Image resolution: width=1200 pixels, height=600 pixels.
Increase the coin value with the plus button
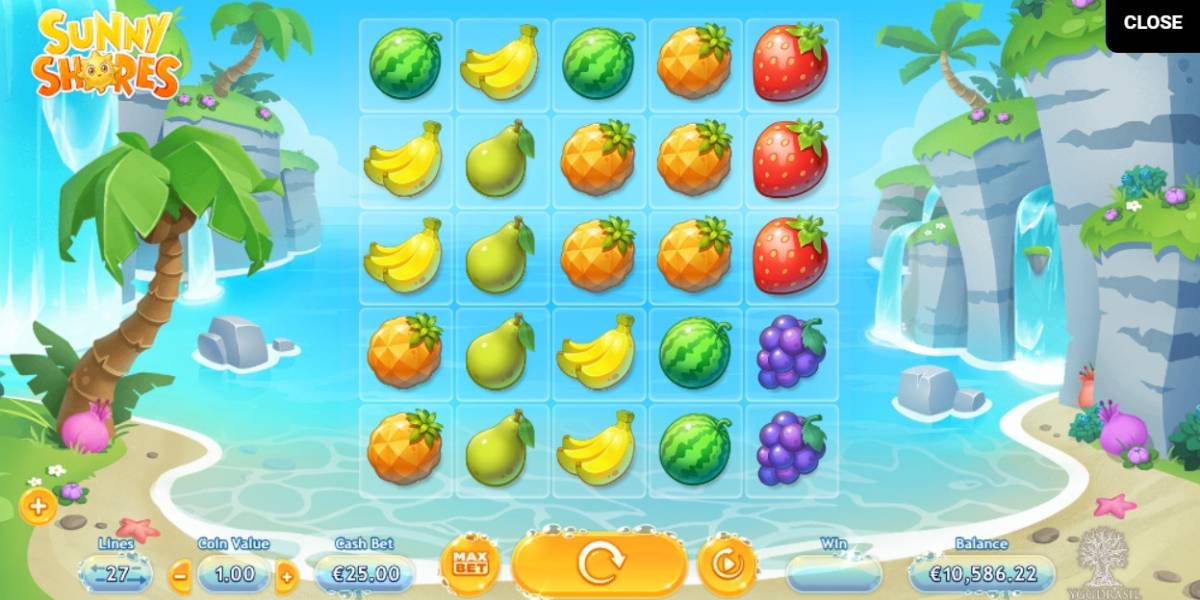click(286, 575)
